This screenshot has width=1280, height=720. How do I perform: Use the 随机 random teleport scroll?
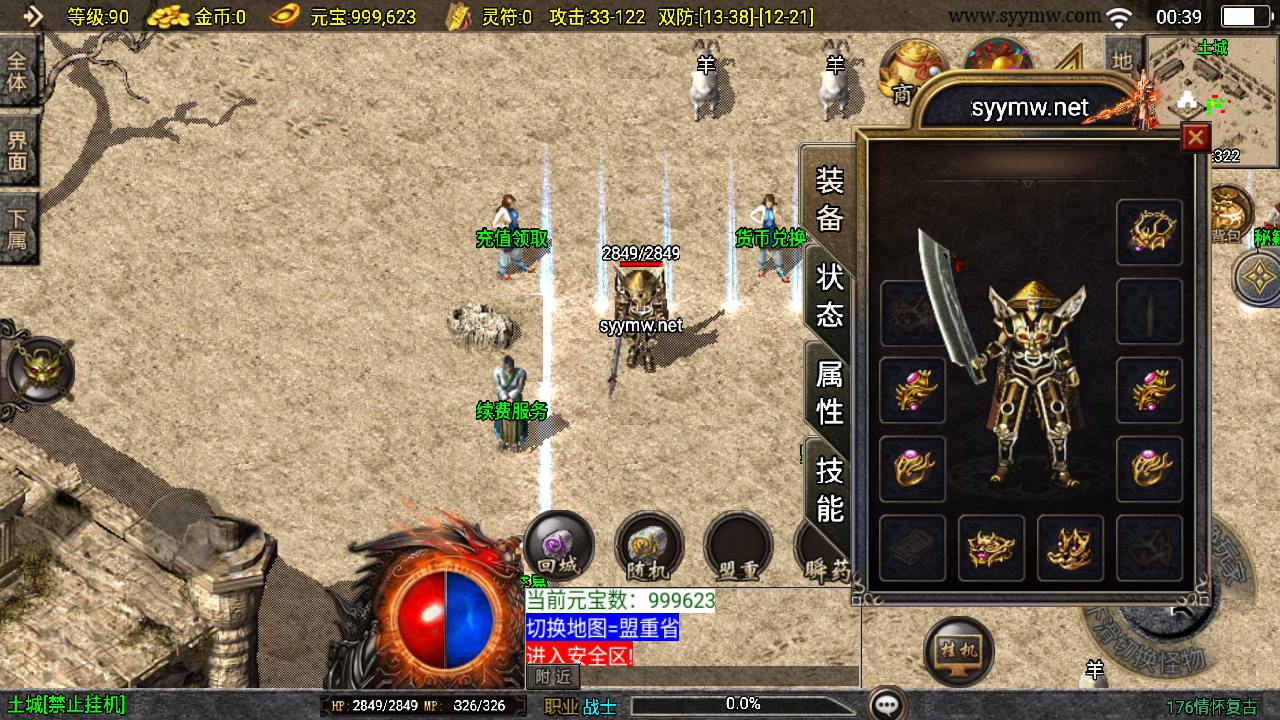(649, 546)
